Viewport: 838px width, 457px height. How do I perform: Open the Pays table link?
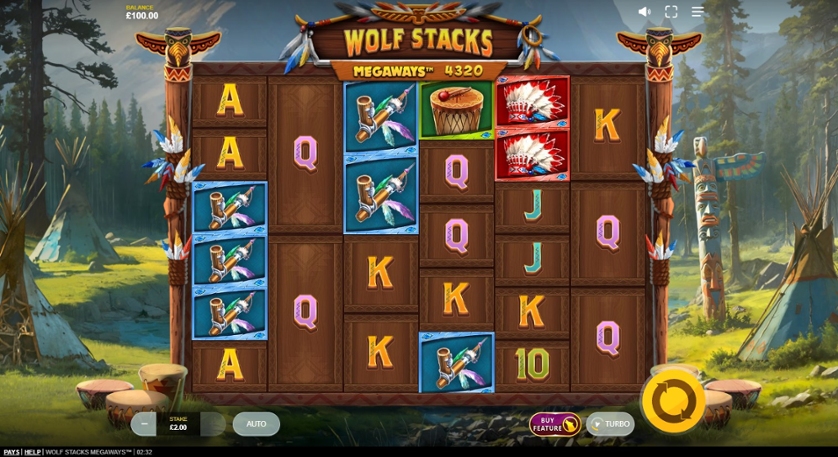coord(11,452)
